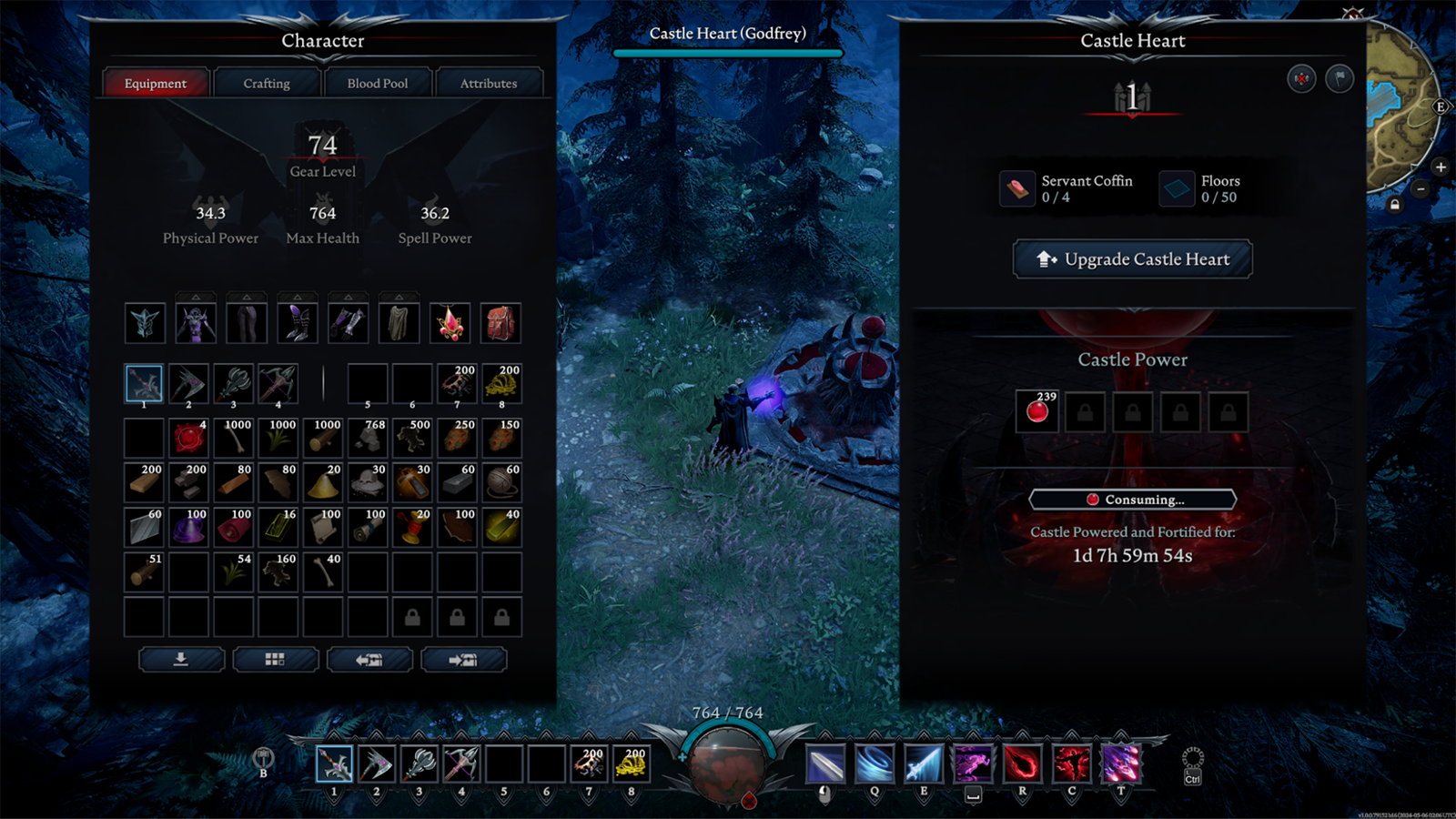Select the axe in bottom hotbar slot two
Image resolution: width=1456 pixels, height=819 pixels.
(376, 764)
